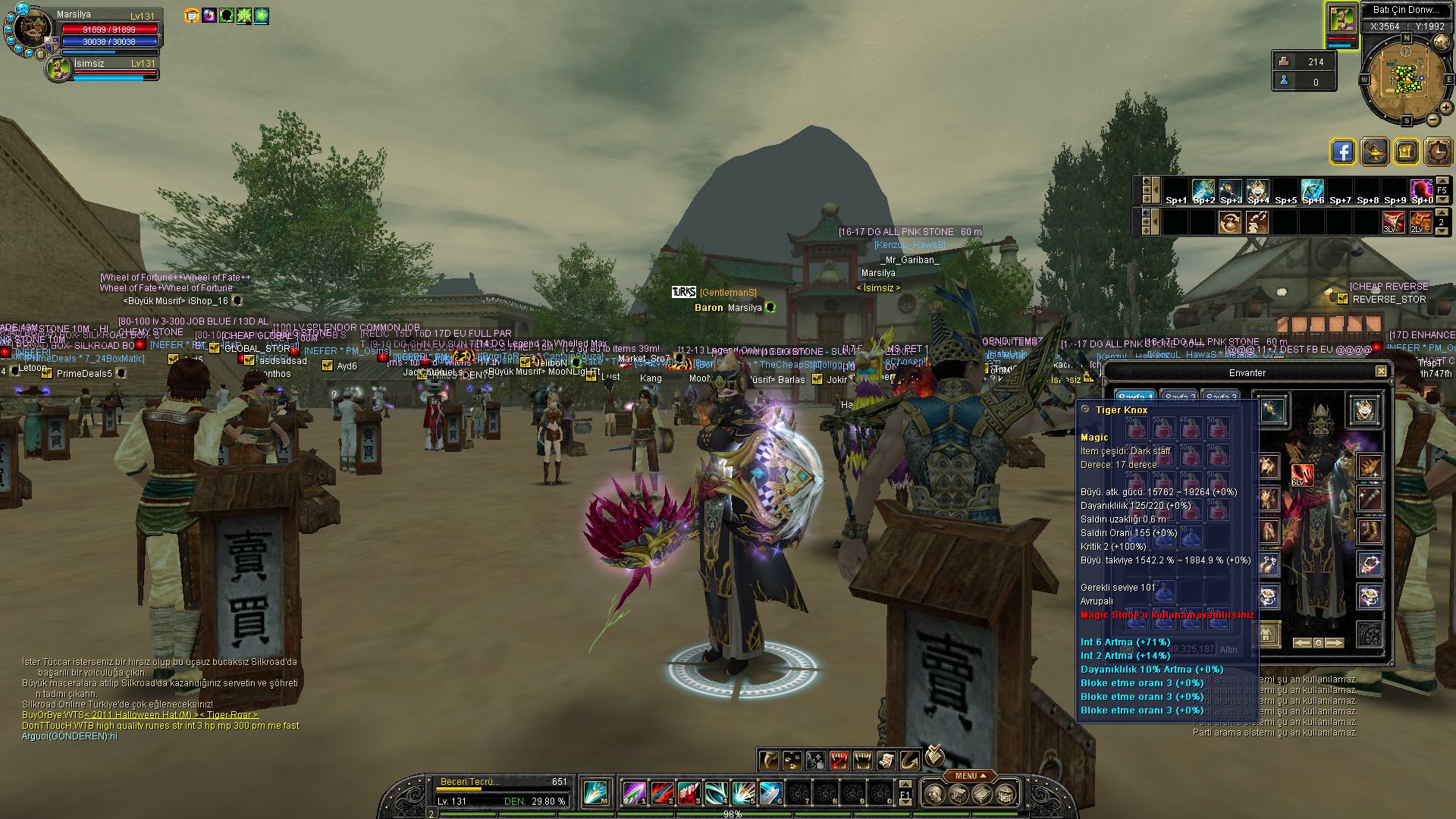The width and height of the screenshot is (1456, 819).
Task: Select the pet portrait beside the minimap
Action: [x=1341, y=19]
